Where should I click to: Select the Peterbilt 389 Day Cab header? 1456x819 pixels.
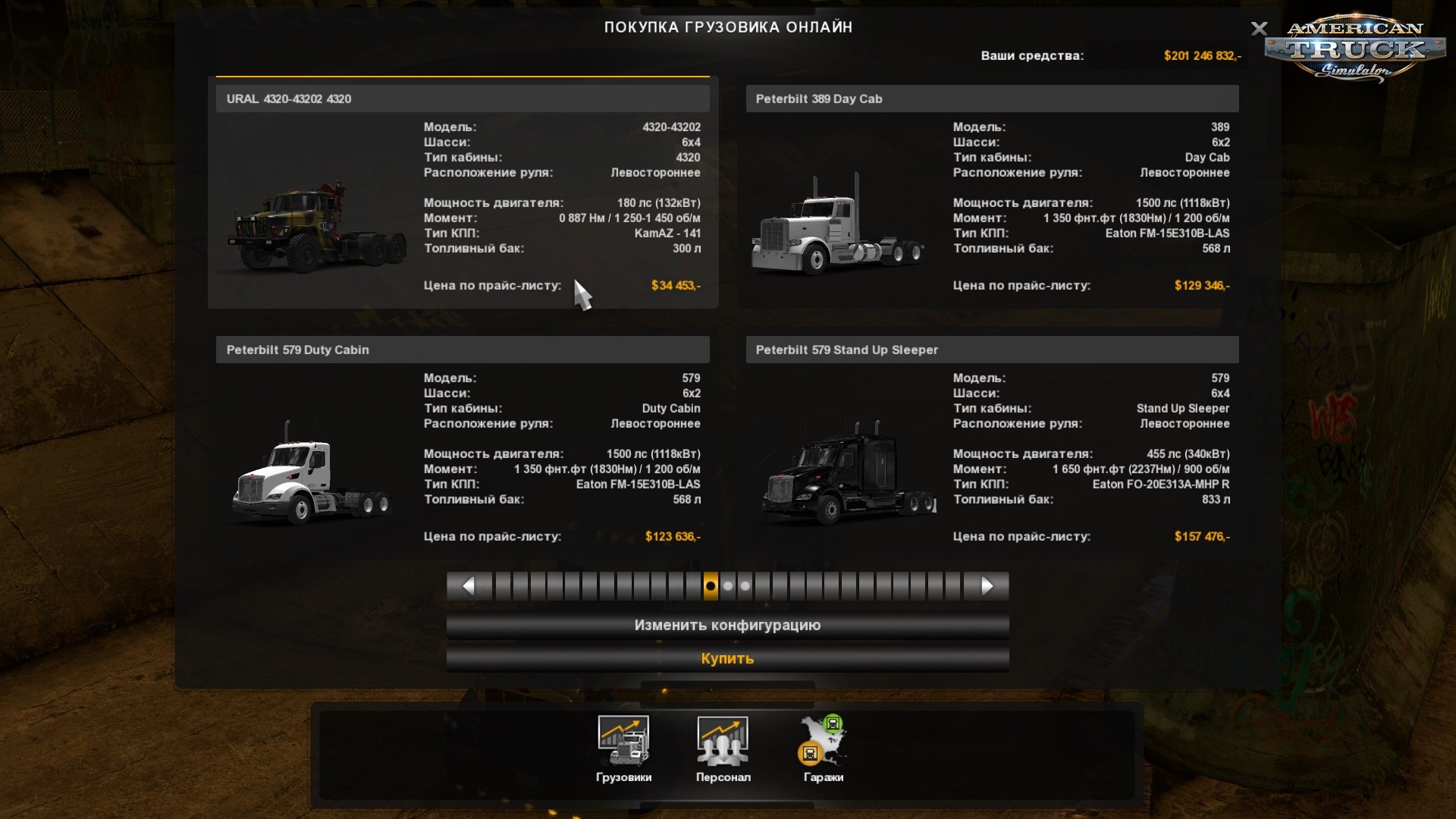coord(990,99)
